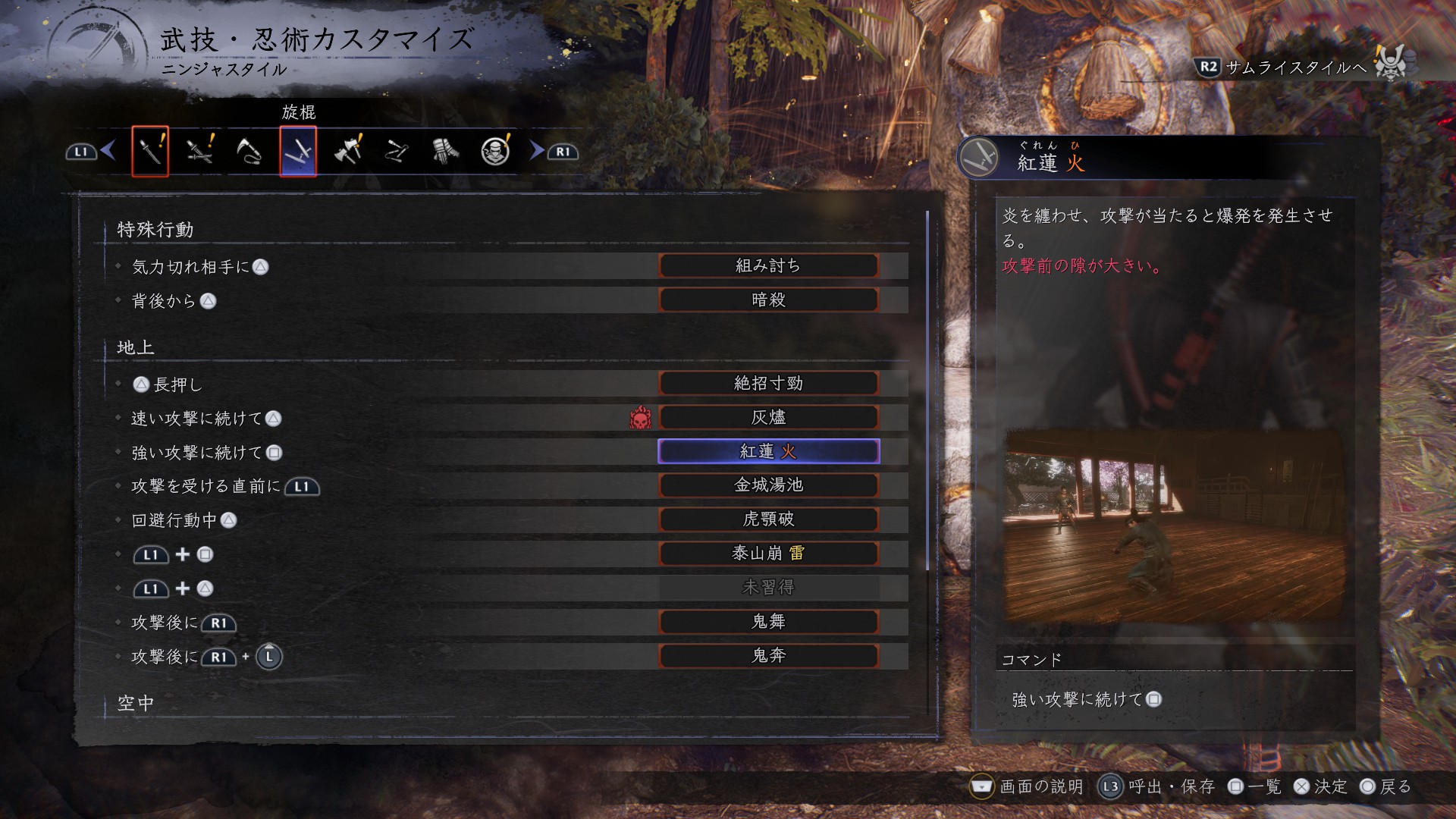The image size is (1456, 819).
Task: Choose the 金城湯池 skill slot
Action: [x=768, y=485]
